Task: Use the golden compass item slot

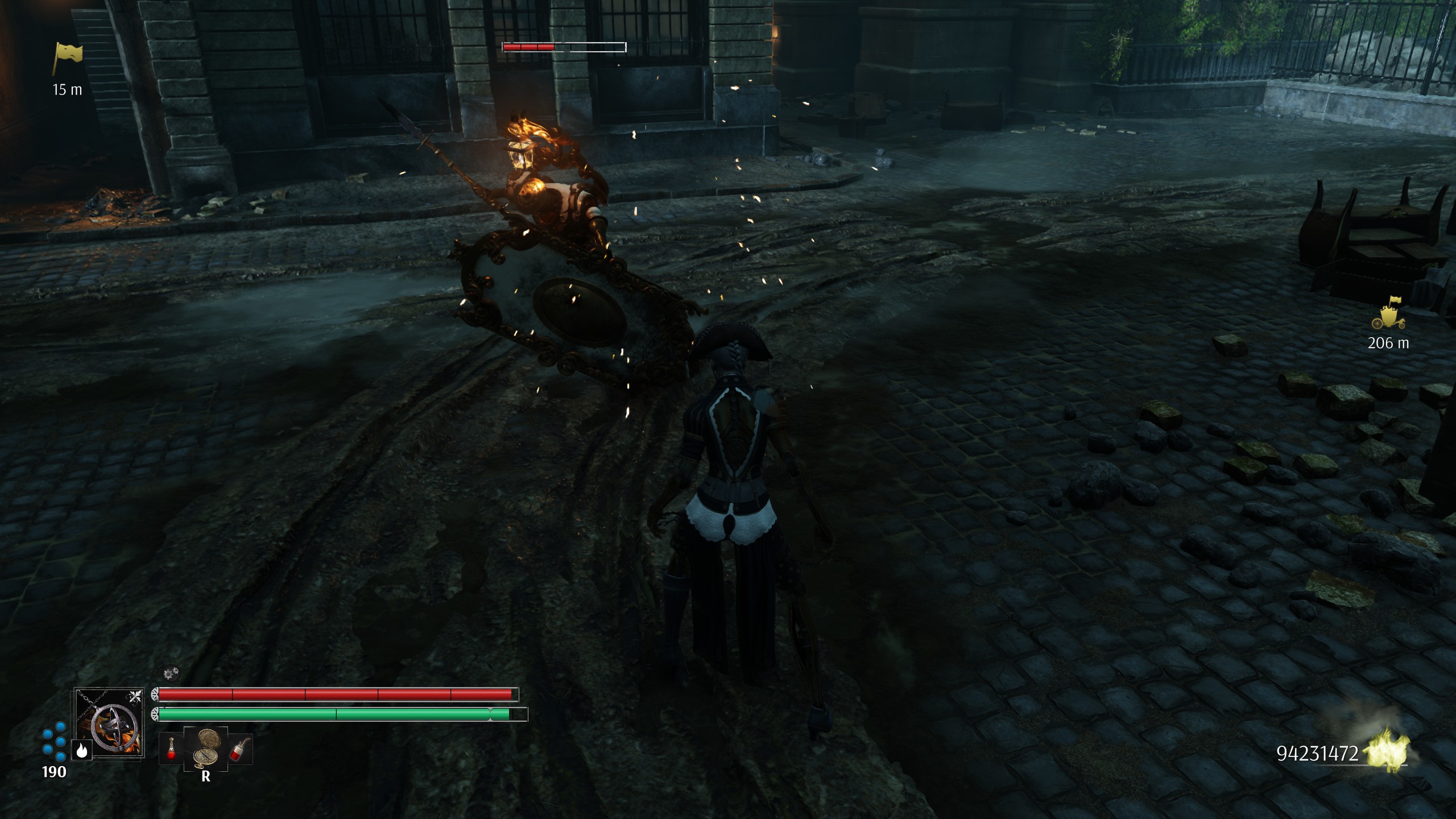Action: pos(206,747)
